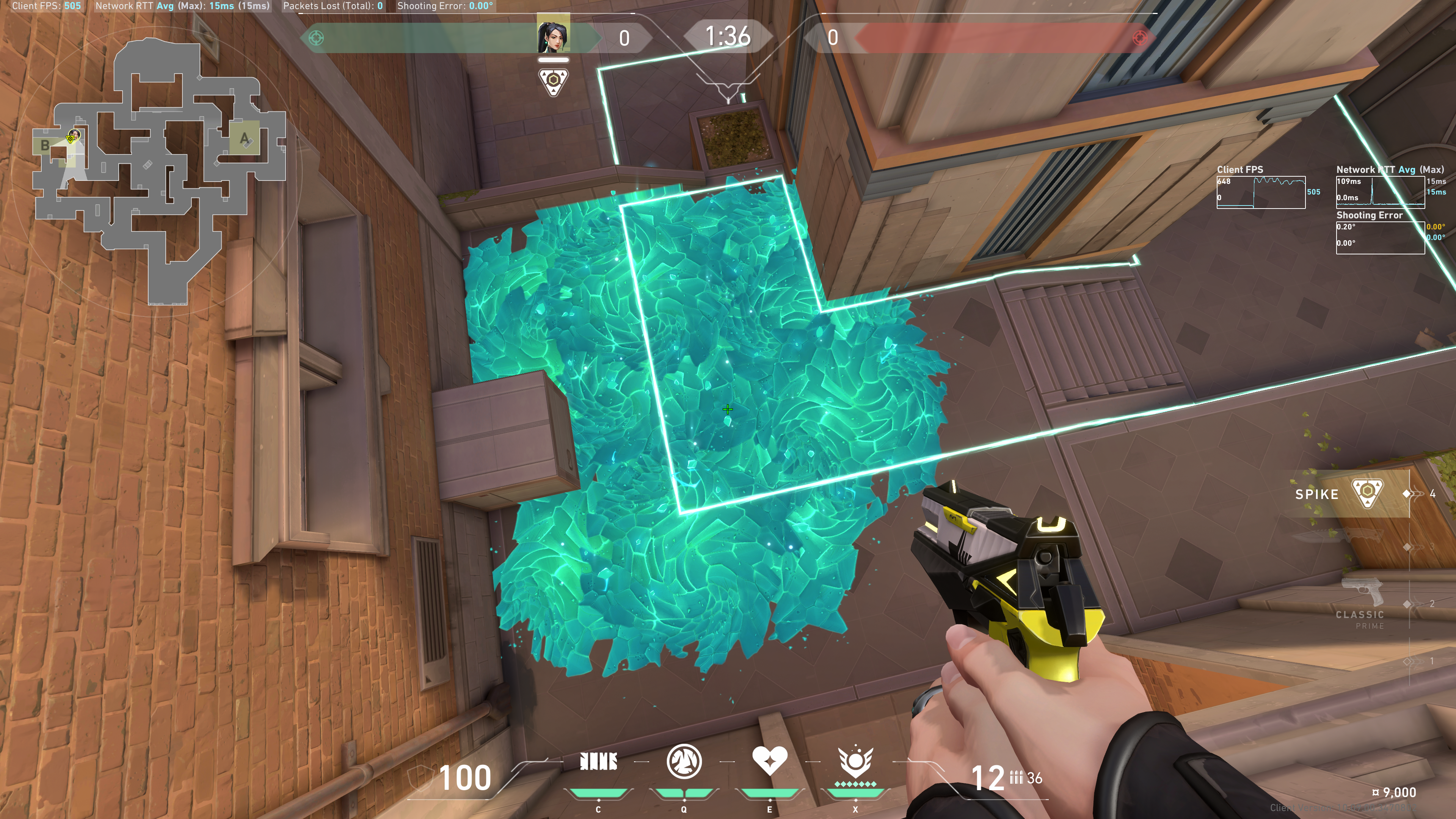Trigger the Resurrection ultimate icon
This screenshot has height=819, width=1456.
855,762
